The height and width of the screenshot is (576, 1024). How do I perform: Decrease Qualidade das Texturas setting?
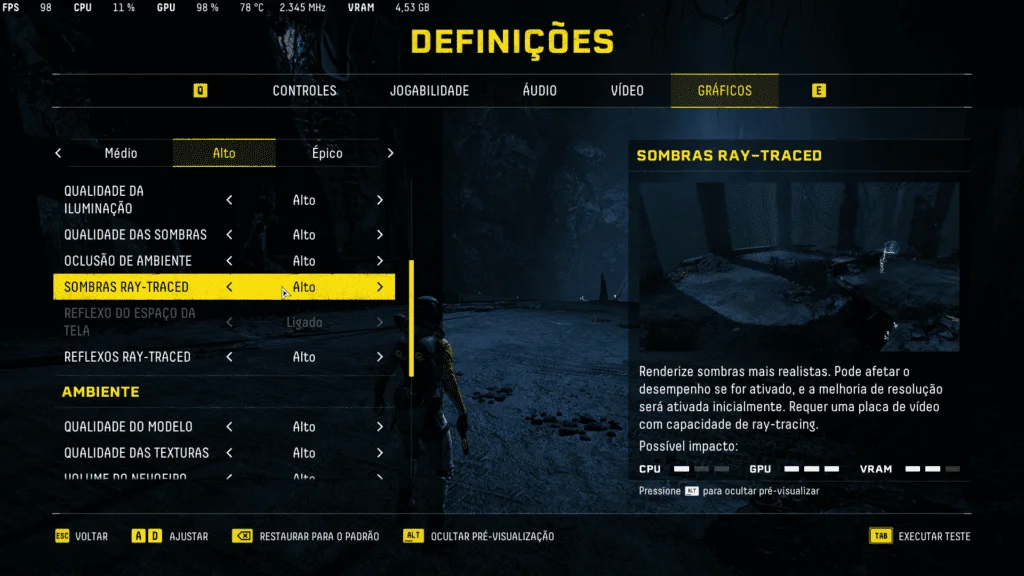(x=230, y=453)
